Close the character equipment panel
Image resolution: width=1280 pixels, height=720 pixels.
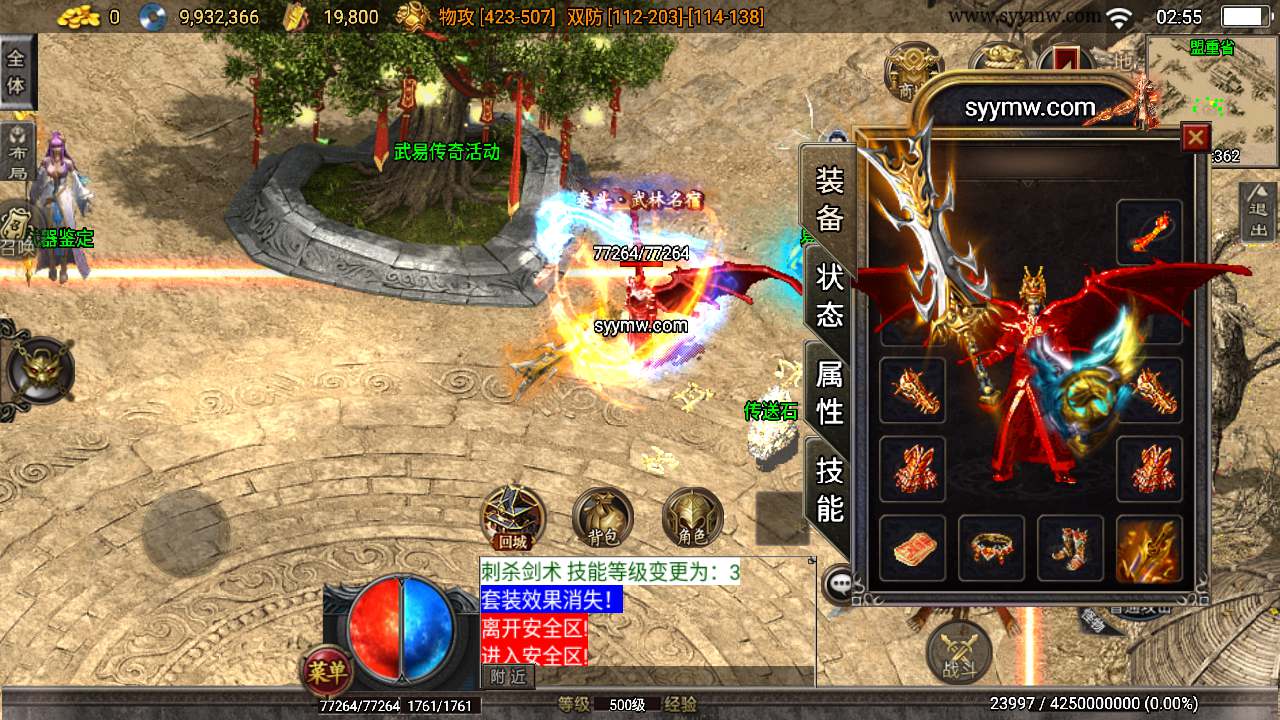[x=1195, y=137]
